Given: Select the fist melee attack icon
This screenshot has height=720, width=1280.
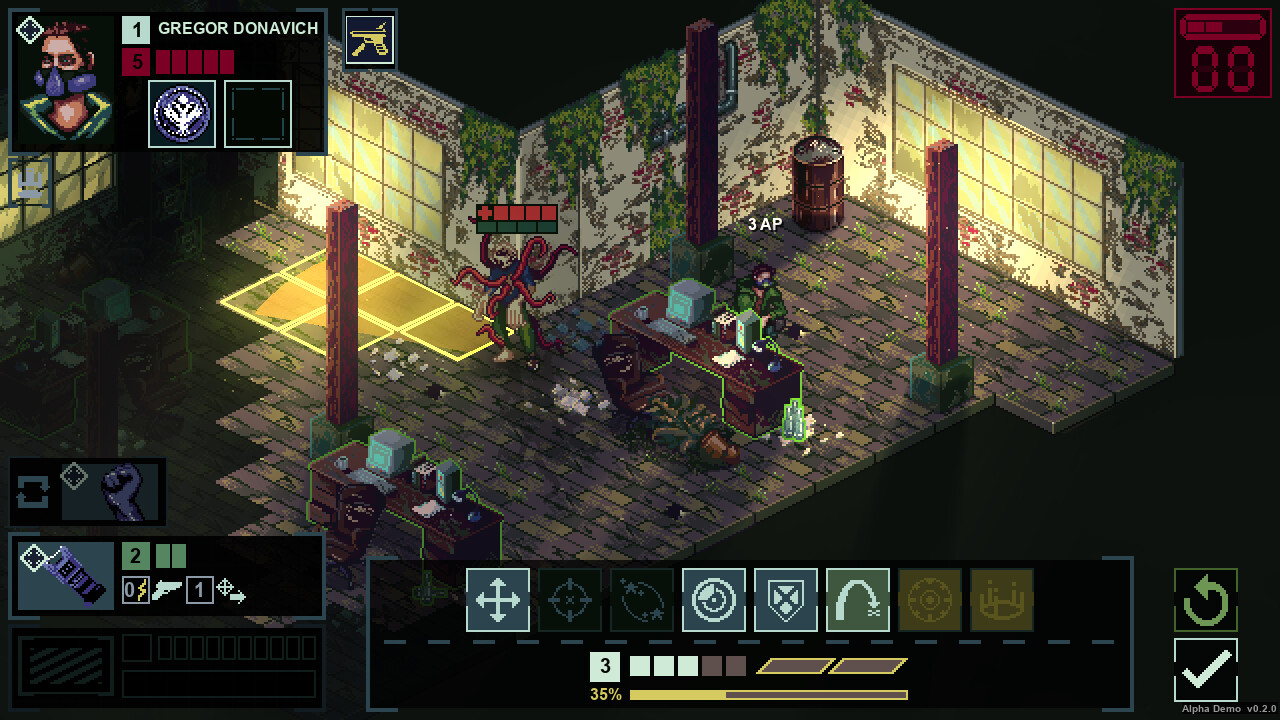Looking at the screenshot, I should click(119, 491).
